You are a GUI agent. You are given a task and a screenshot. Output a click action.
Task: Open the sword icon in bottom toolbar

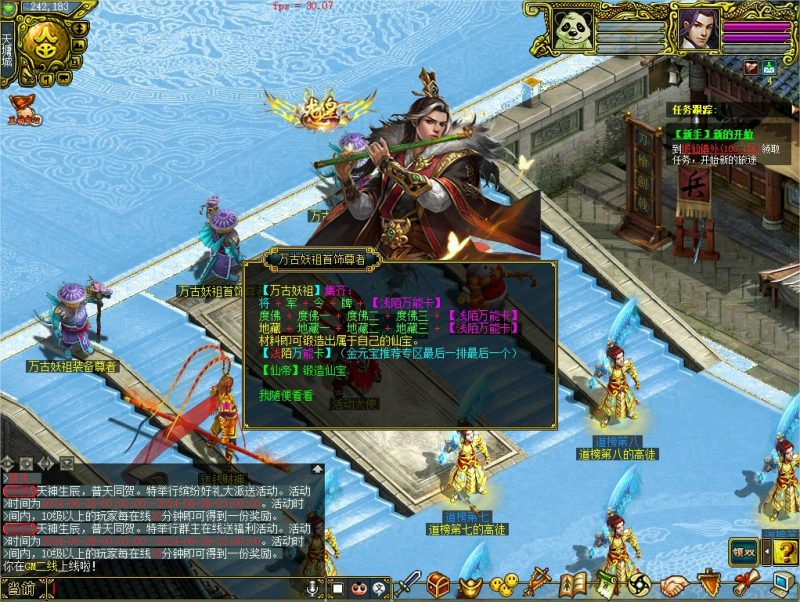[x=410, y=584]
